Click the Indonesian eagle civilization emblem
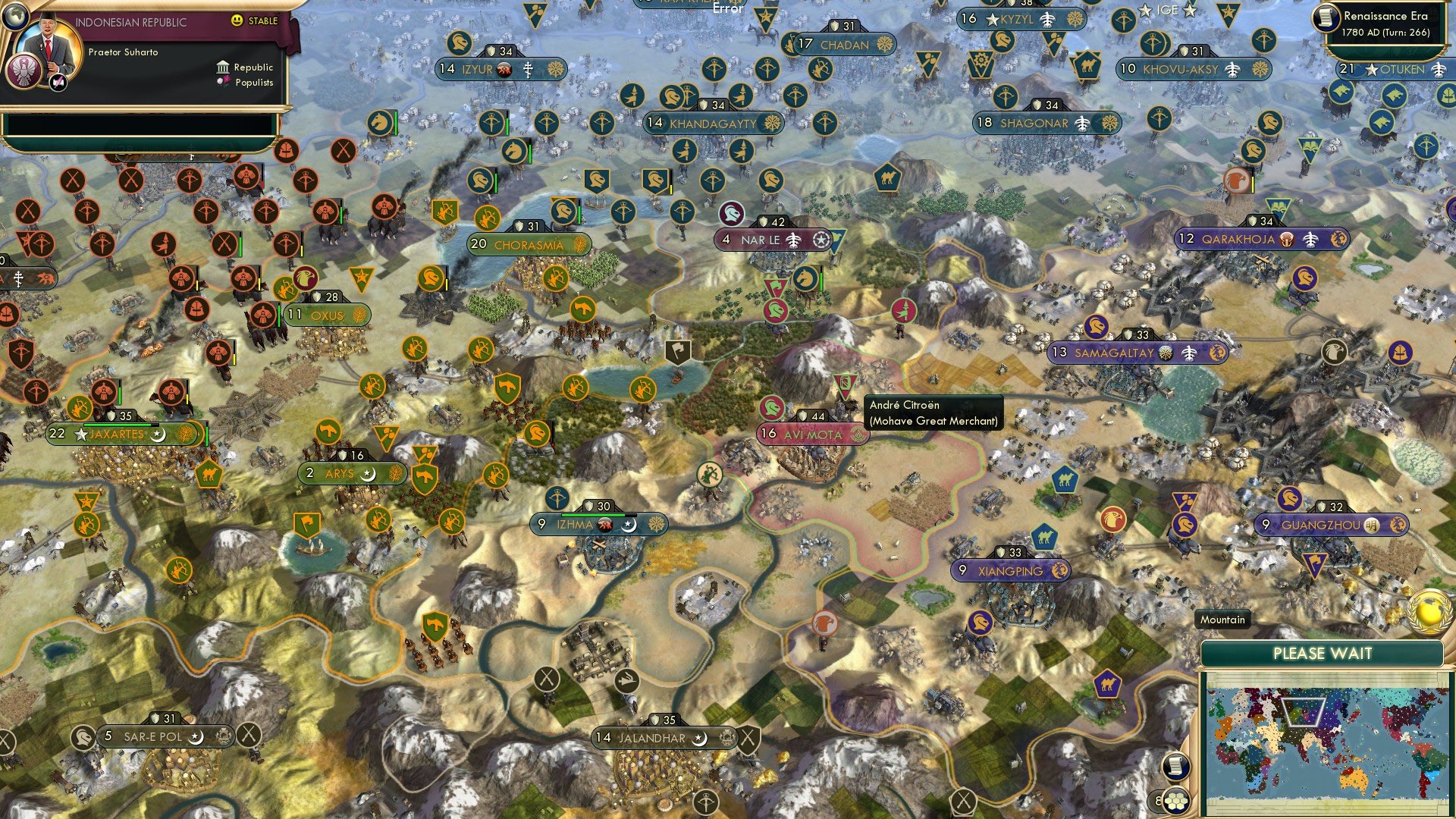This screenshot has width=1456, height=819. pos(24,71)
